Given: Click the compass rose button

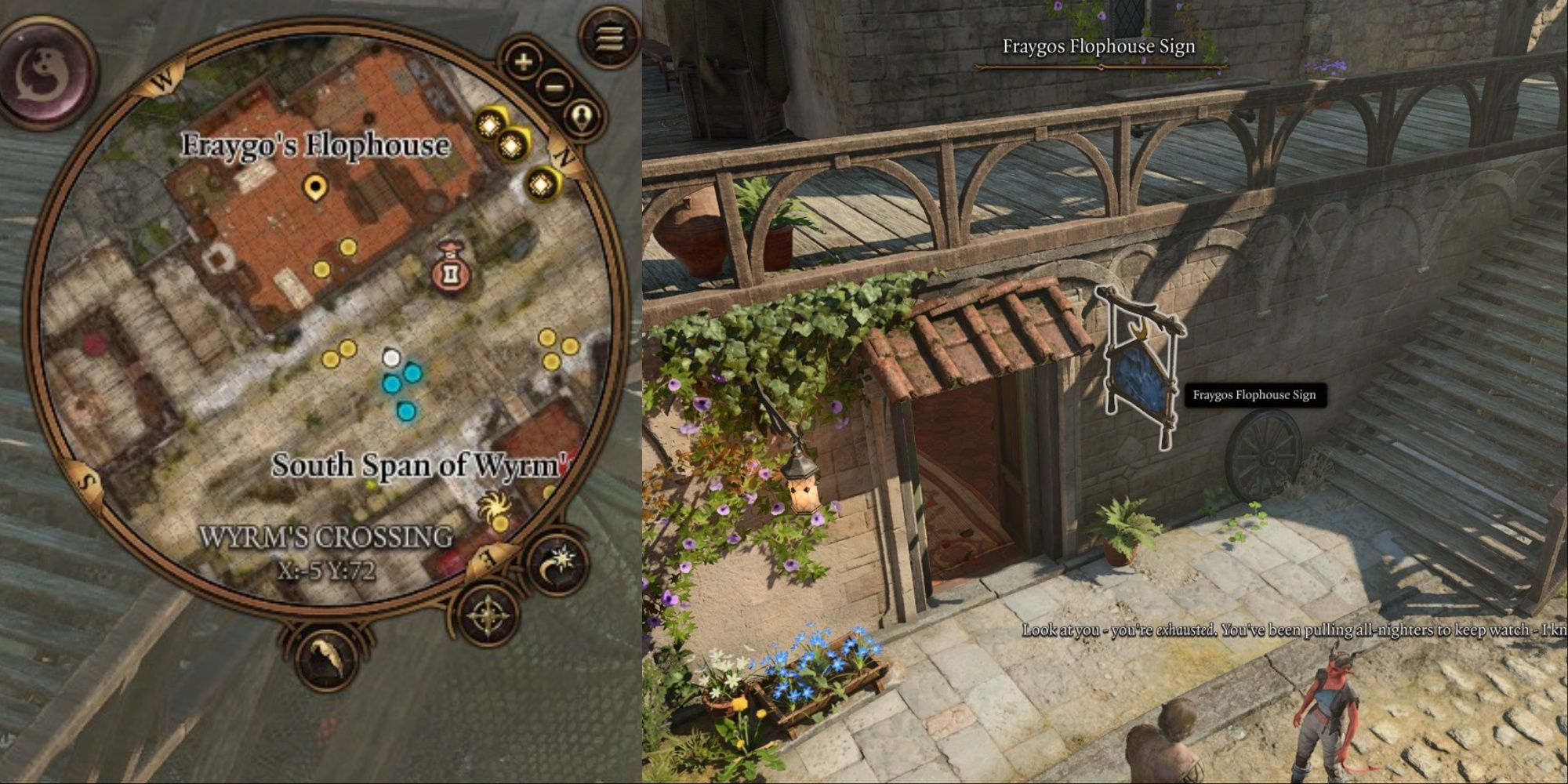Looking at the screenshot, I should tap(489, 616).
